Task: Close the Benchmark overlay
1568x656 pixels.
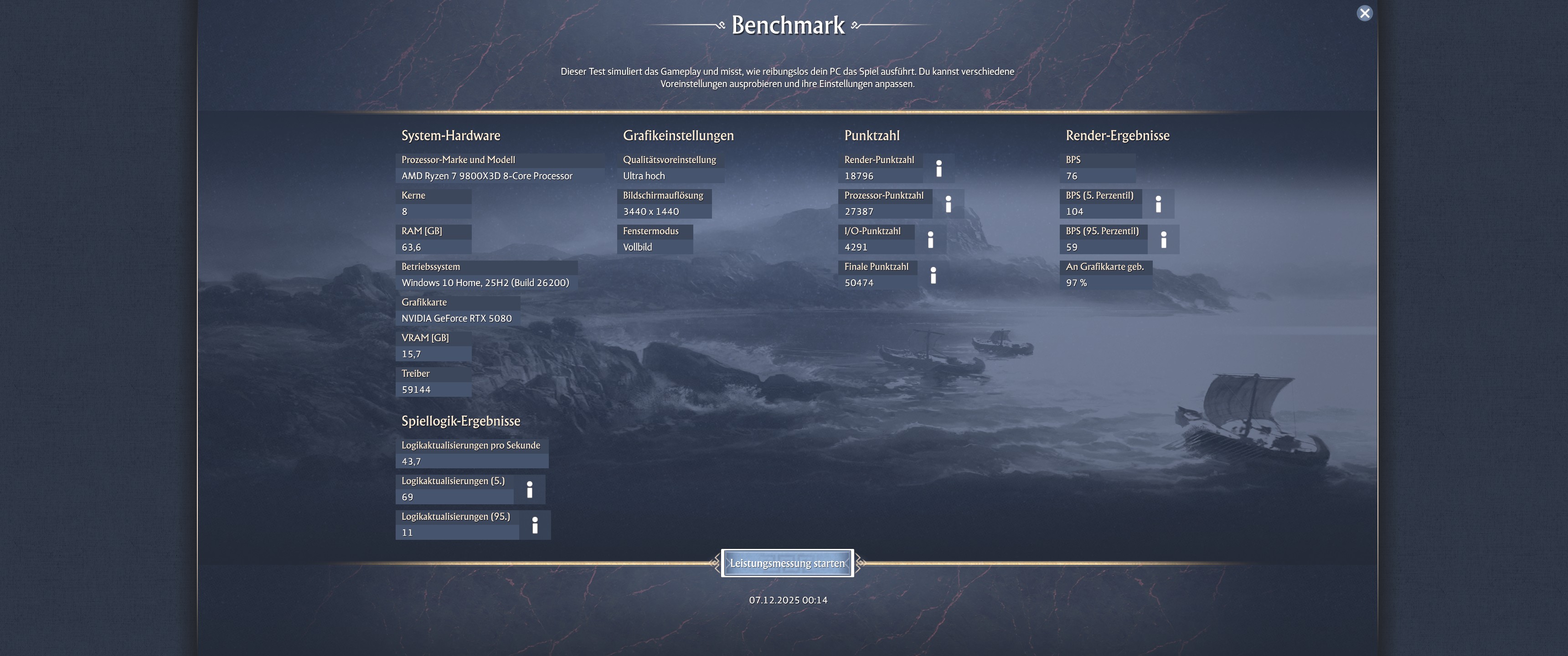Action: point(1365,12)
